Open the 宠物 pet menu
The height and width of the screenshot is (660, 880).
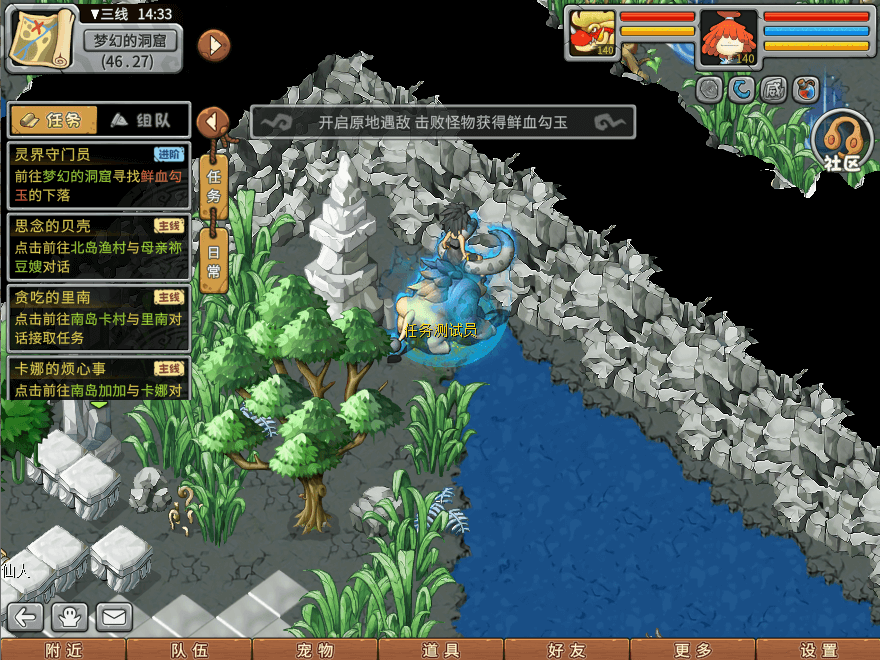point(315,649)
